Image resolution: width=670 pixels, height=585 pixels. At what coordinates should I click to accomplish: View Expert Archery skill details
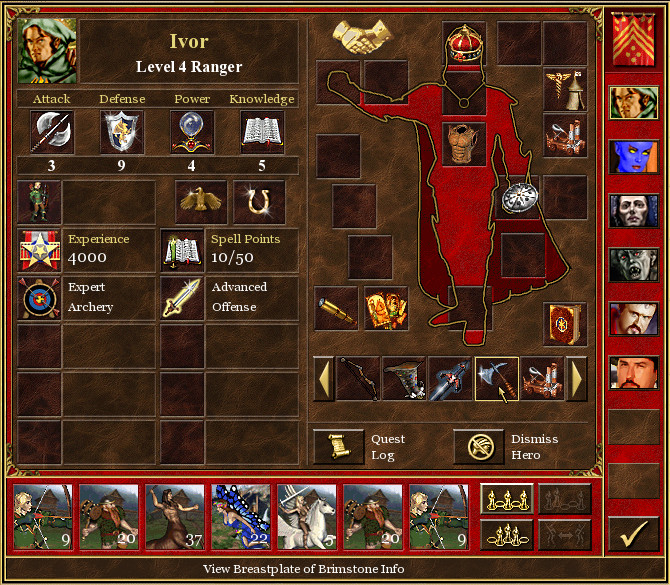coord(39,298)
